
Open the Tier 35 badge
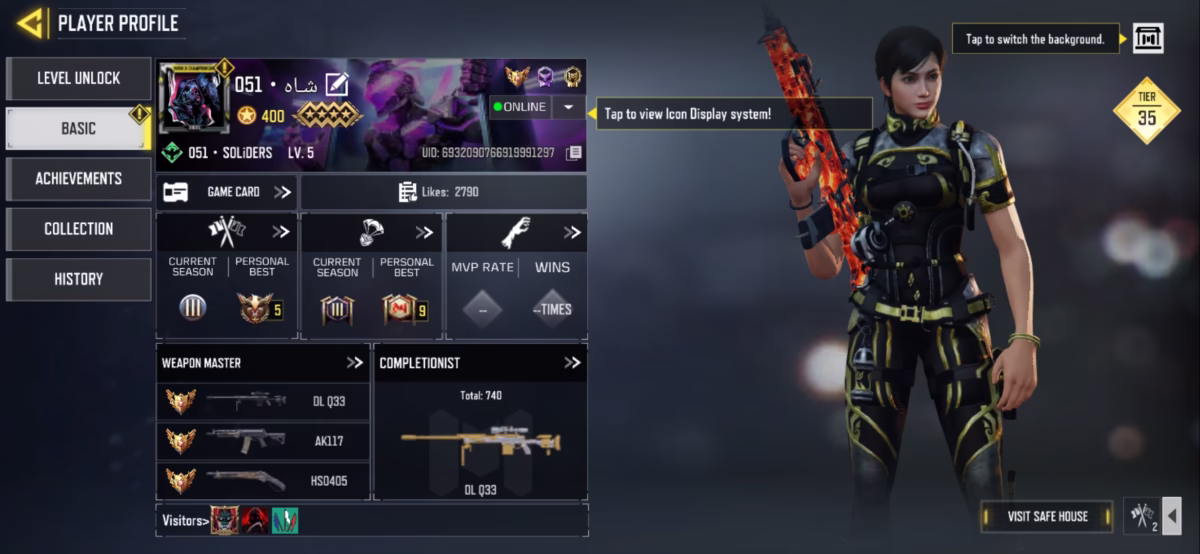tap(1146, 111)
